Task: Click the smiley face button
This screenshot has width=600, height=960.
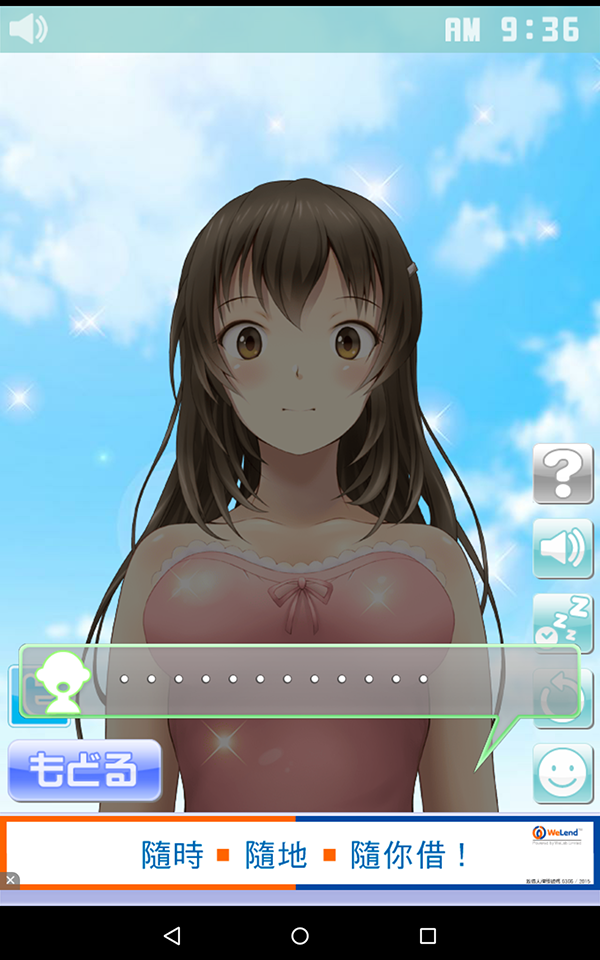Action: 563,773
